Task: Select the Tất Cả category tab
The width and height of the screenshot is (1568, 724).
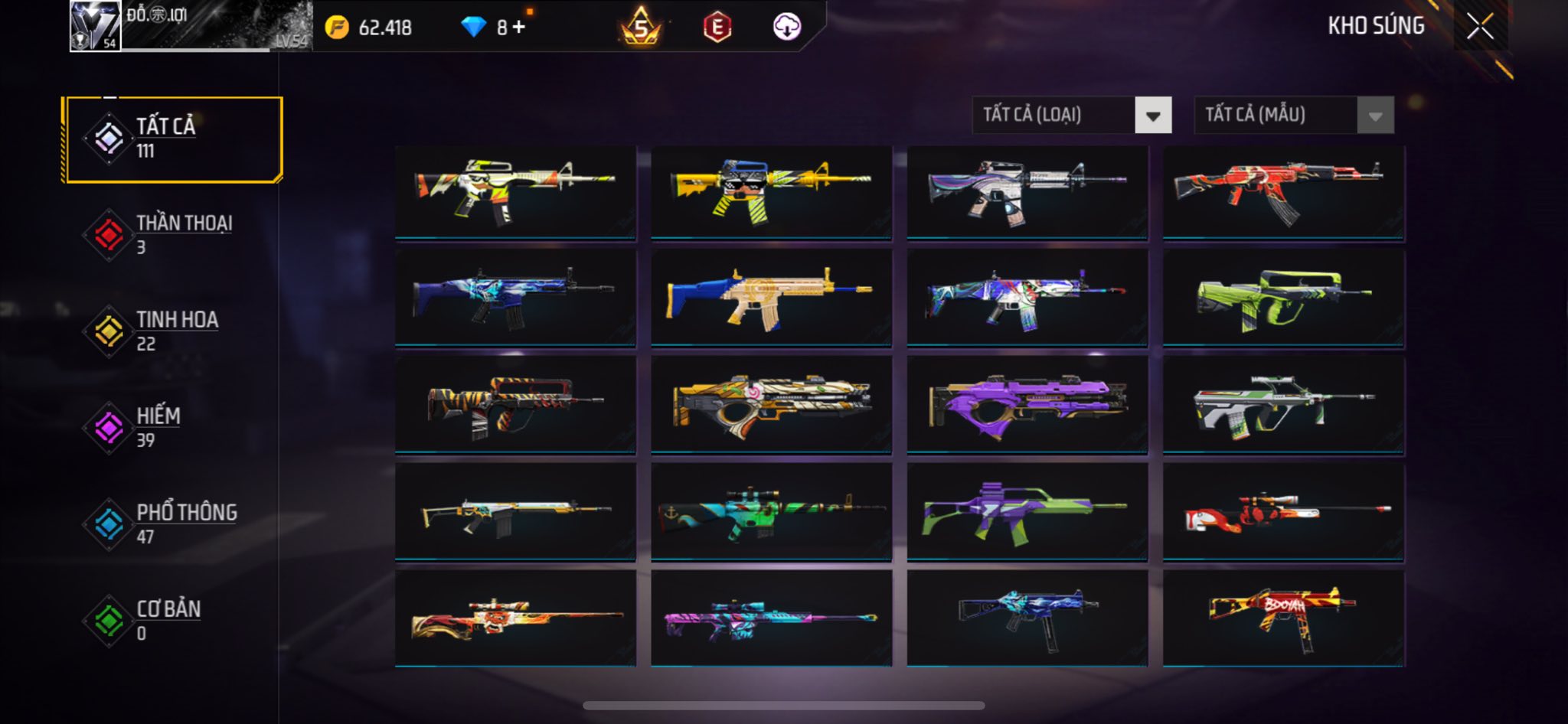Action: 174,139
